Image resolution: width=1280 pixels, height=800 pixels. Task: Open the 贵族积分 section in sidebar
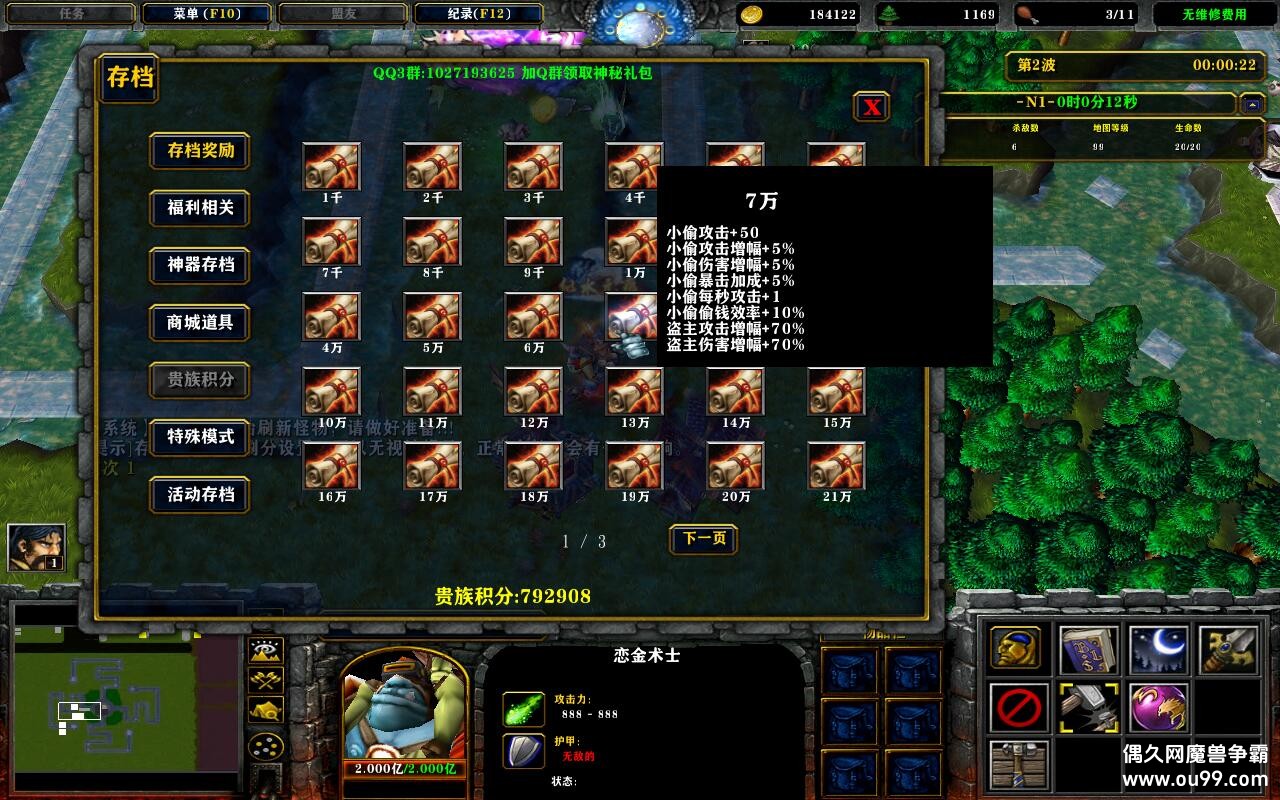point(199,381)
